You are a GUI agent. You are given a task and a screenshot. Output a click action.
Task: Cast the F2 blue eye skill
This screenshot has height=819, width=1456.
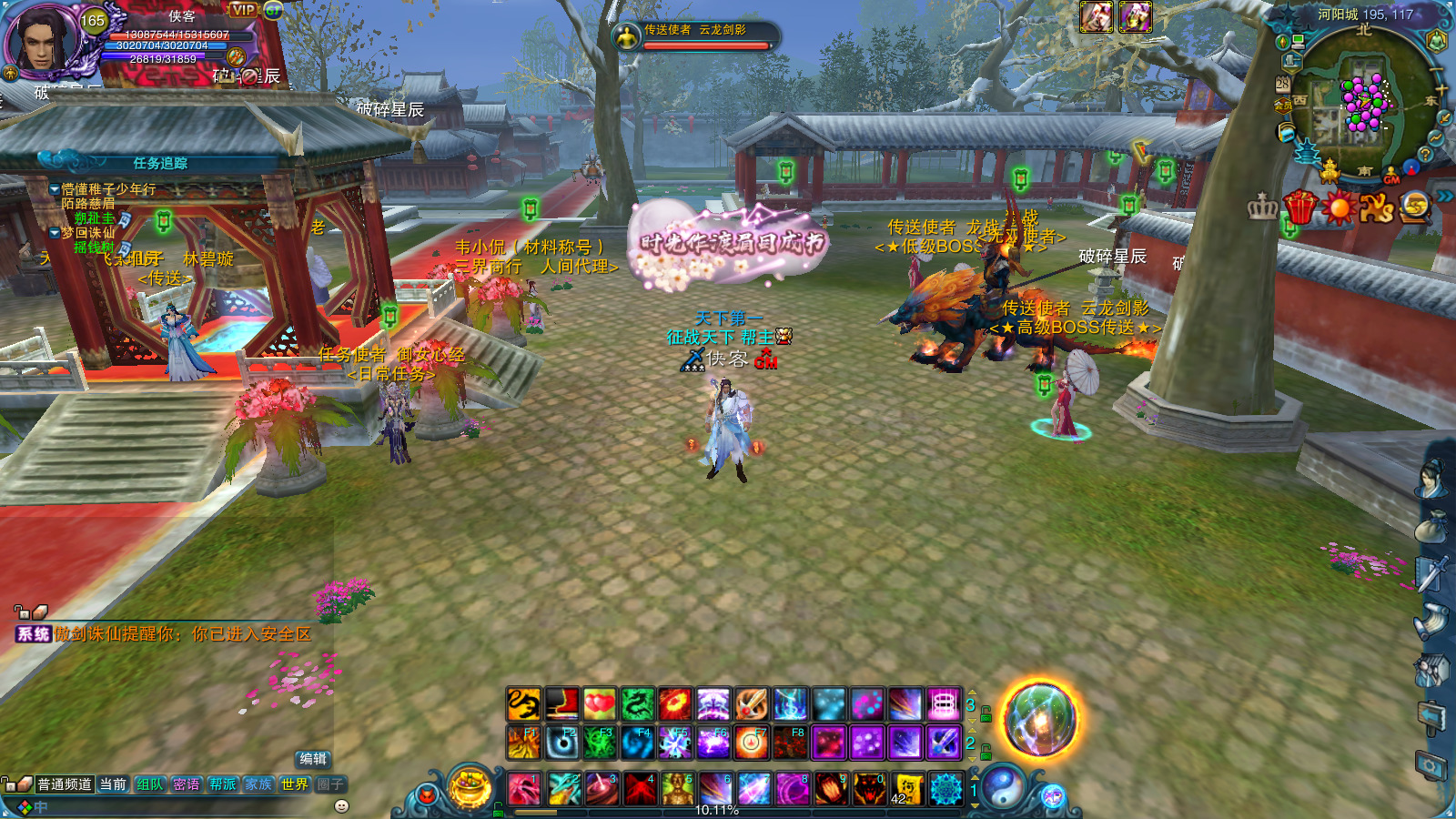[561, 743]
